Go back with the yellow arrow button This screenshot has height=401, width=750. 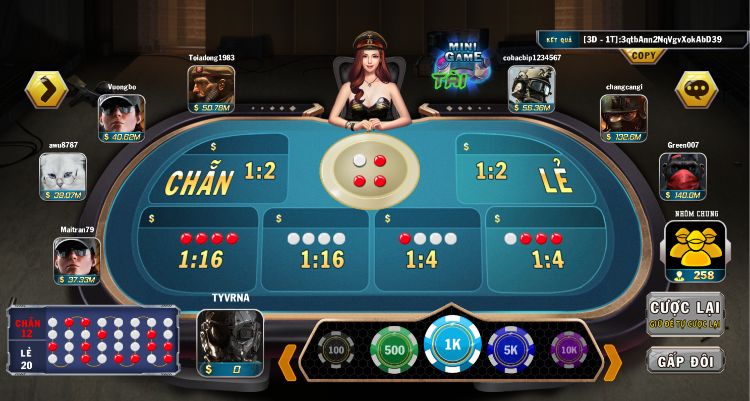point(46,89)
